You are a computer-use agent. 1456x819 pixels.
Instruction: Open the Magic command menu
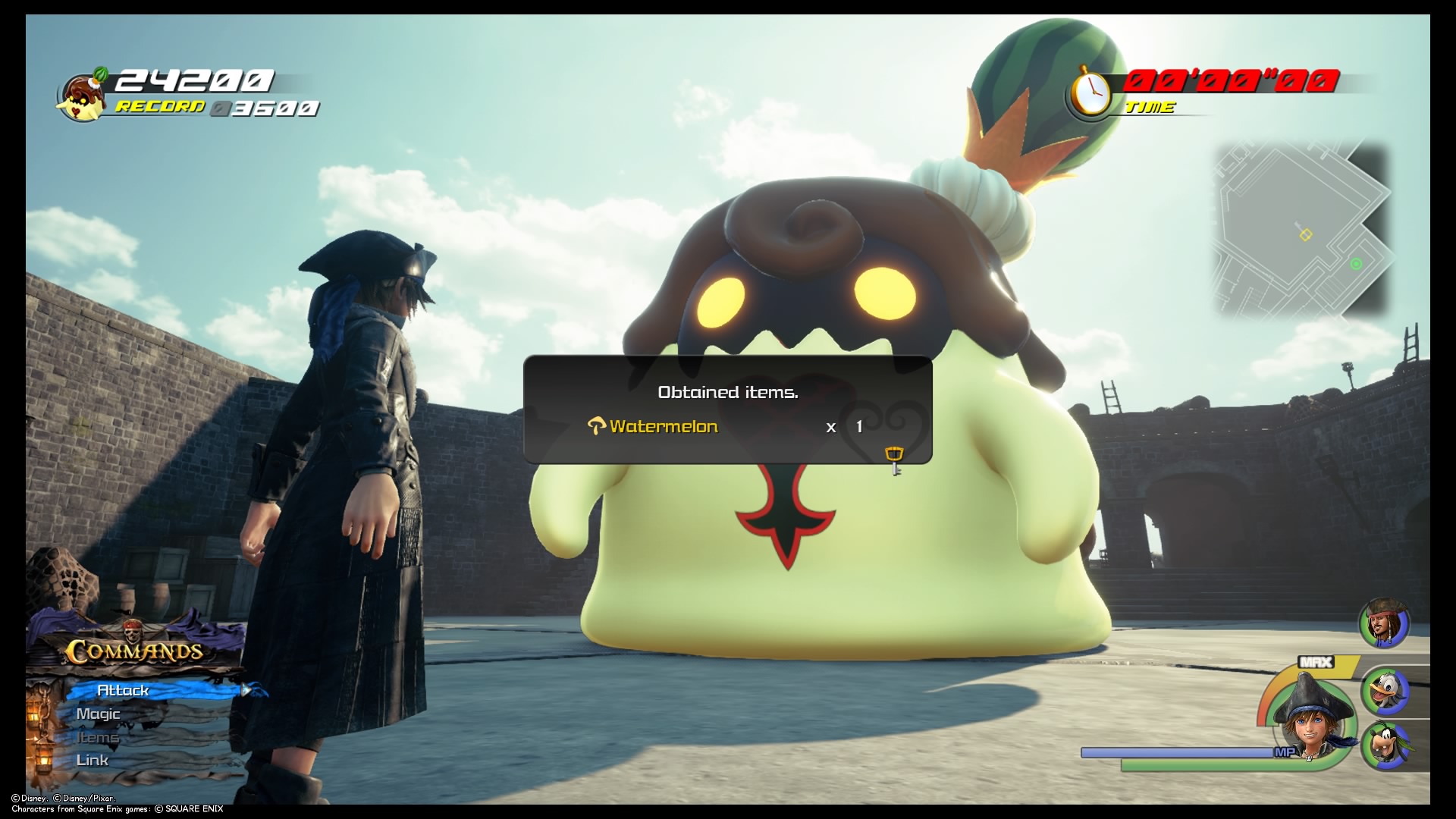click(x=98, y=714)
